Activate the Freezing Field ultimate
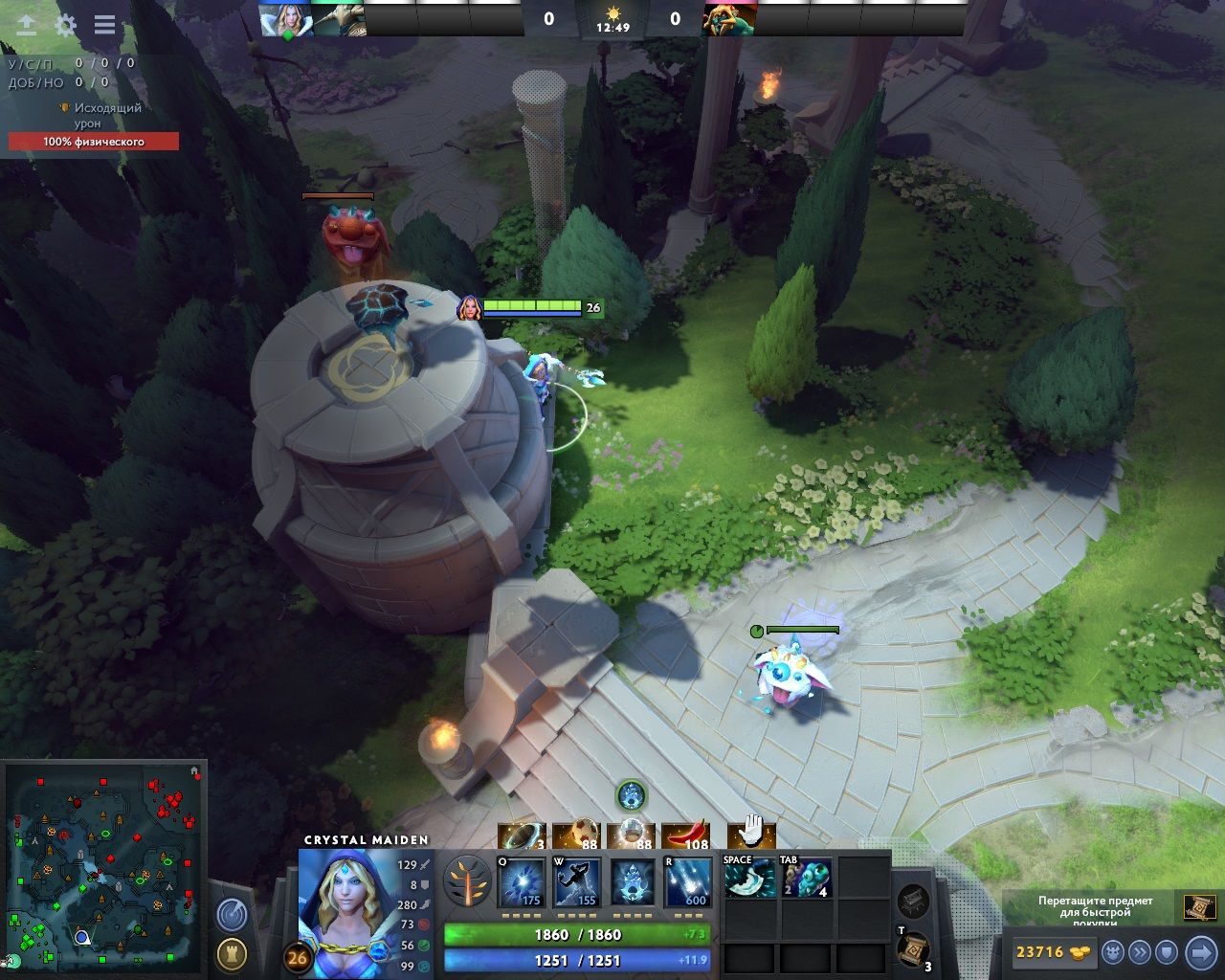This screenshot has height=980, width=1225. (688, 882)
